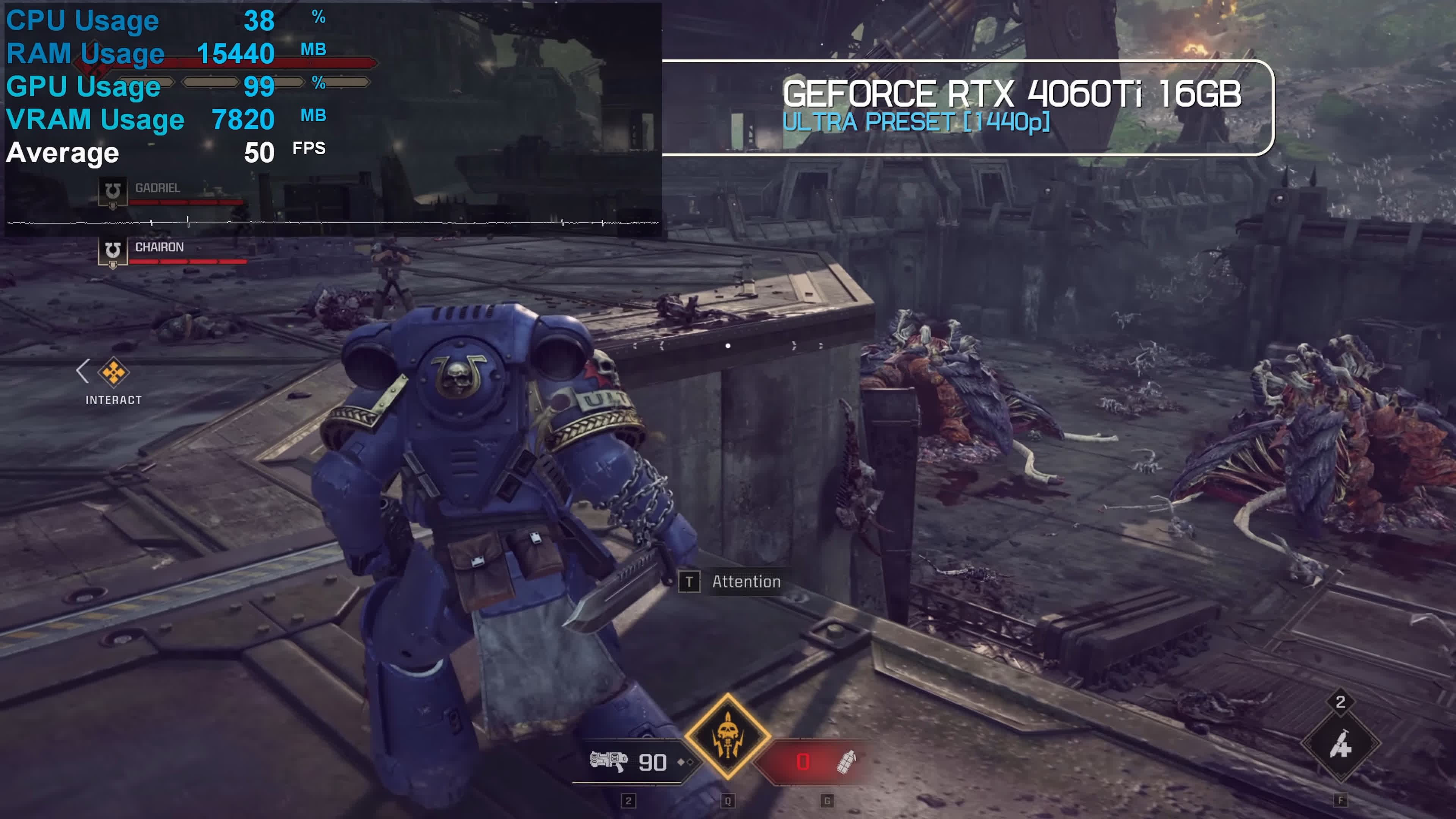Select squadmate Gadriel's portrait icon

[x=113, y=191]
